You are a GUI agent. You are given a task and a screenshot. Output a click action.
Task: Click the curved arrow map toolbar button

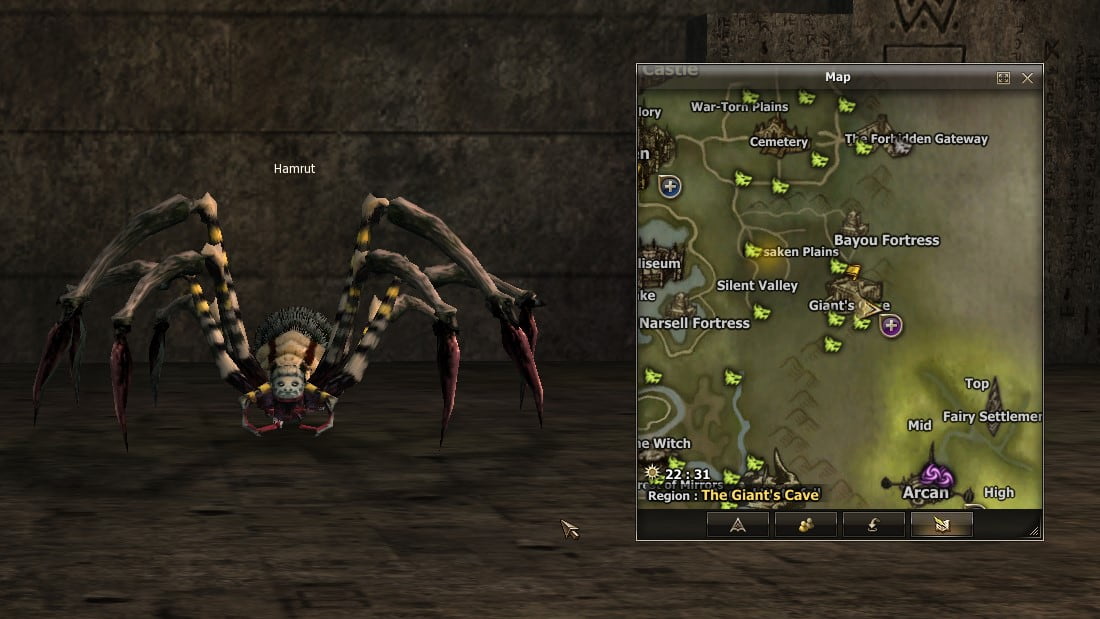click(873, 524)
